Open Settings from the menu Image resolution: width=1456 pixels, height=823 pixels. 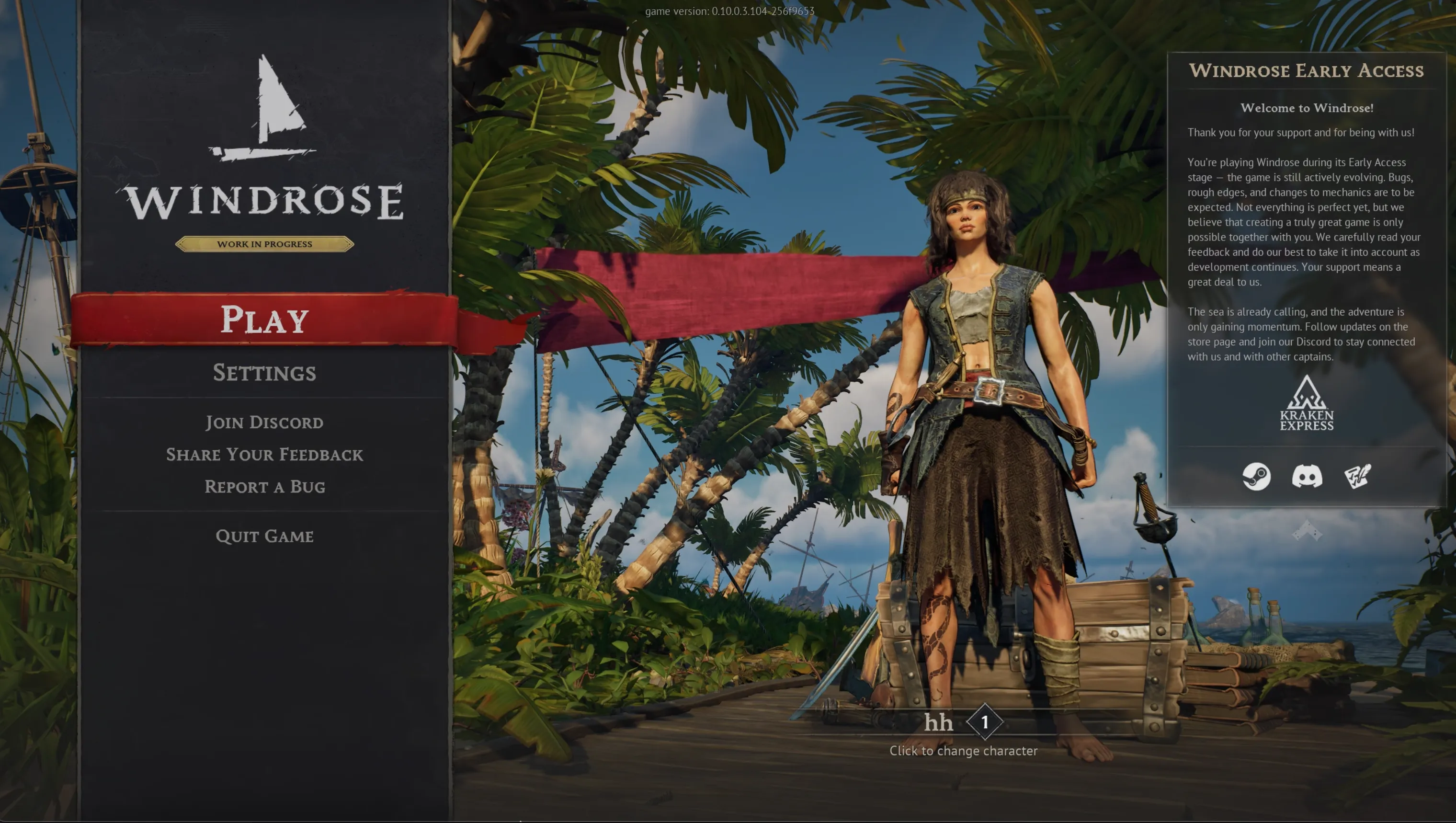coord(264,373)
